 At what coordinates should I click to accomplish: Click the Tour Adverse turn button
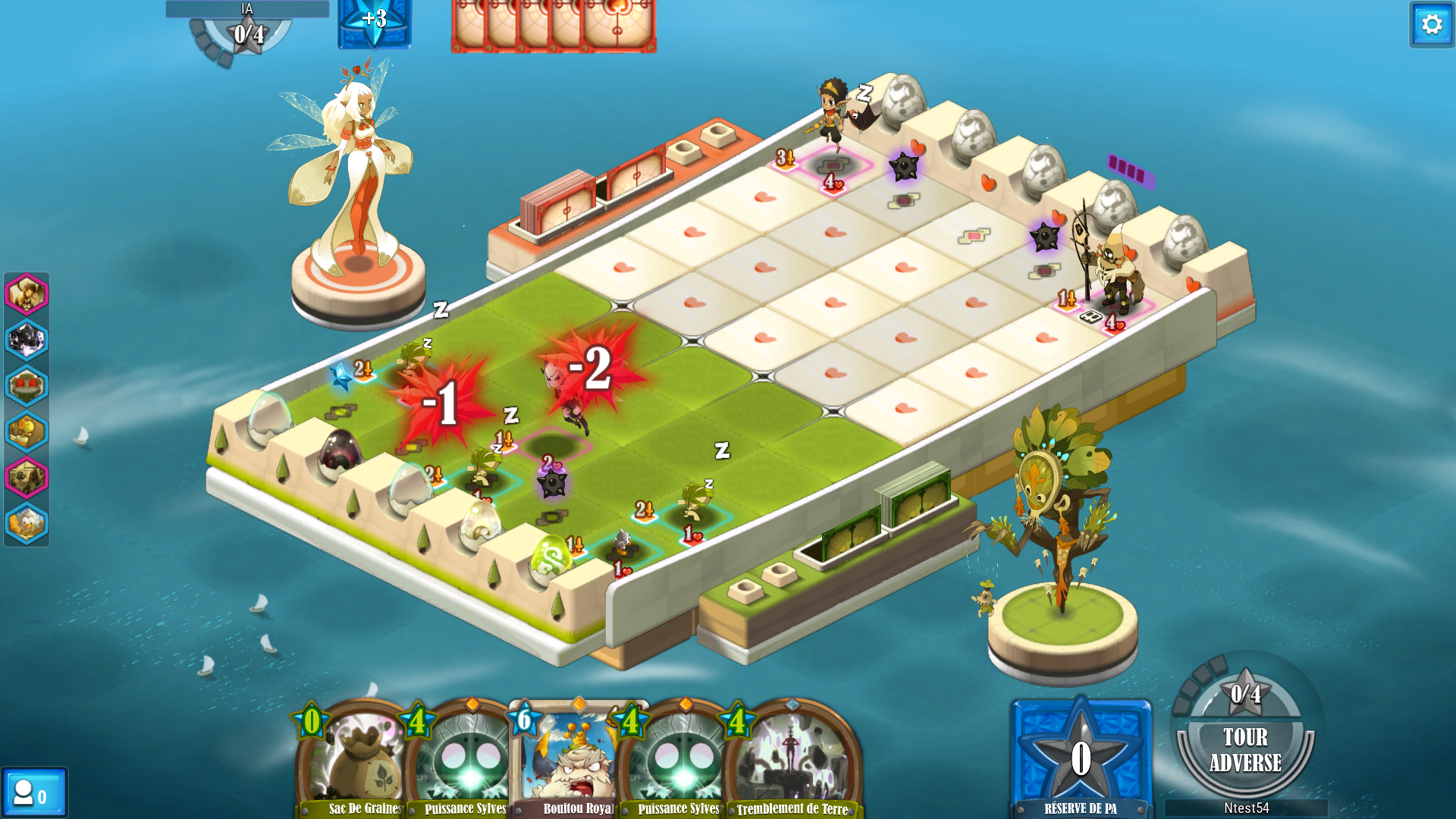point(1245,749)
